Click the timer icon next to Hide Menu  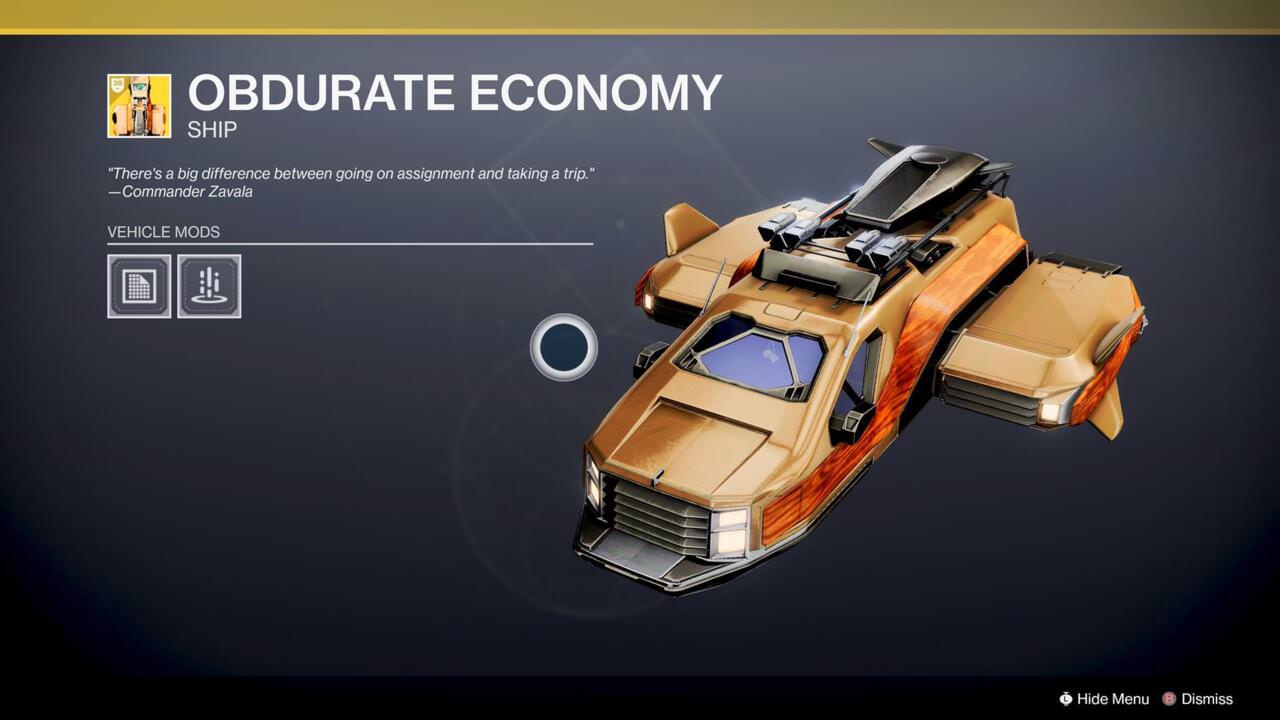(1067, 699)
